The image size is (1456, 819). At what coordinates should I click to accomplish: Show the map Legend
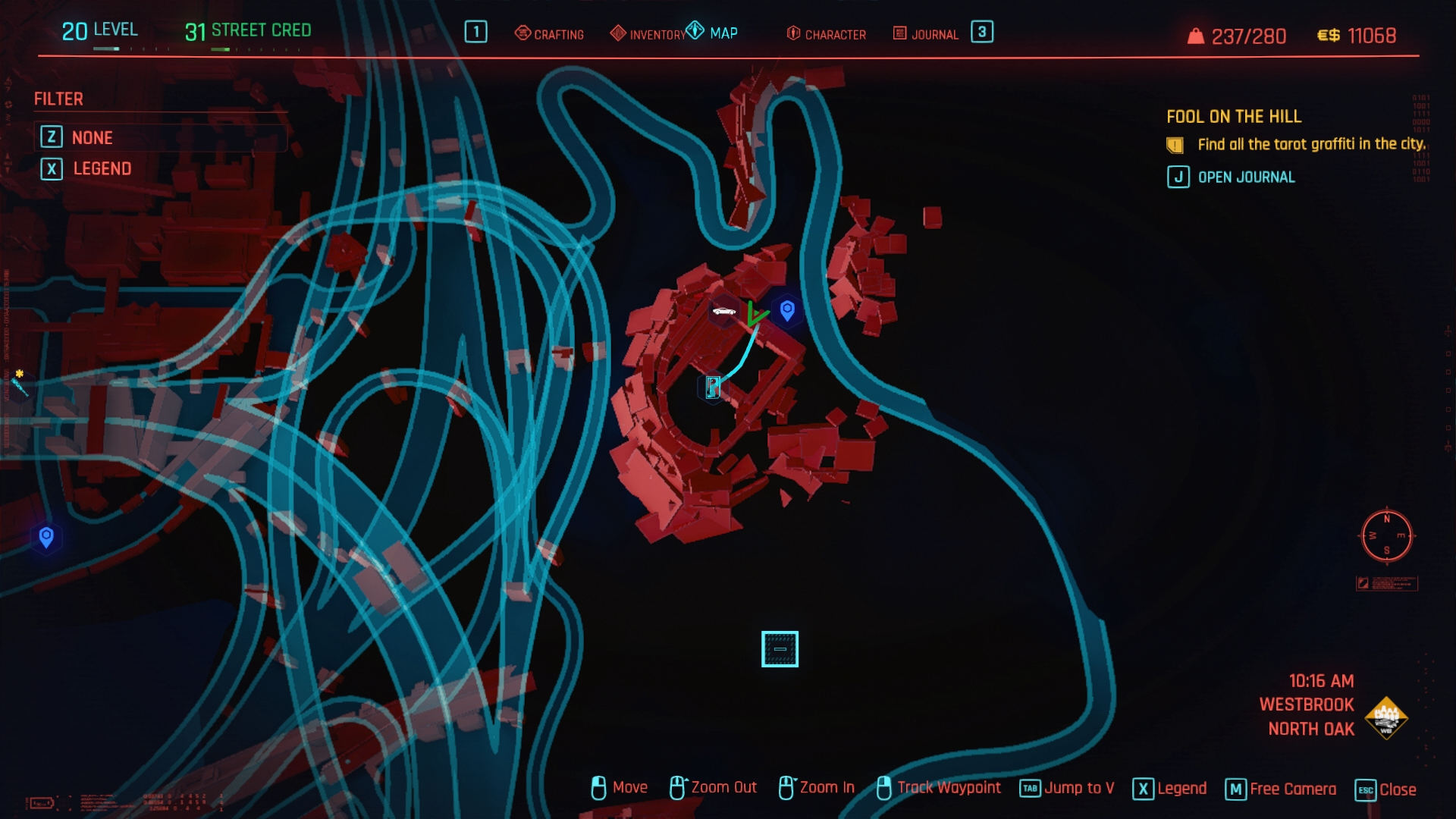tap(102, 168)
